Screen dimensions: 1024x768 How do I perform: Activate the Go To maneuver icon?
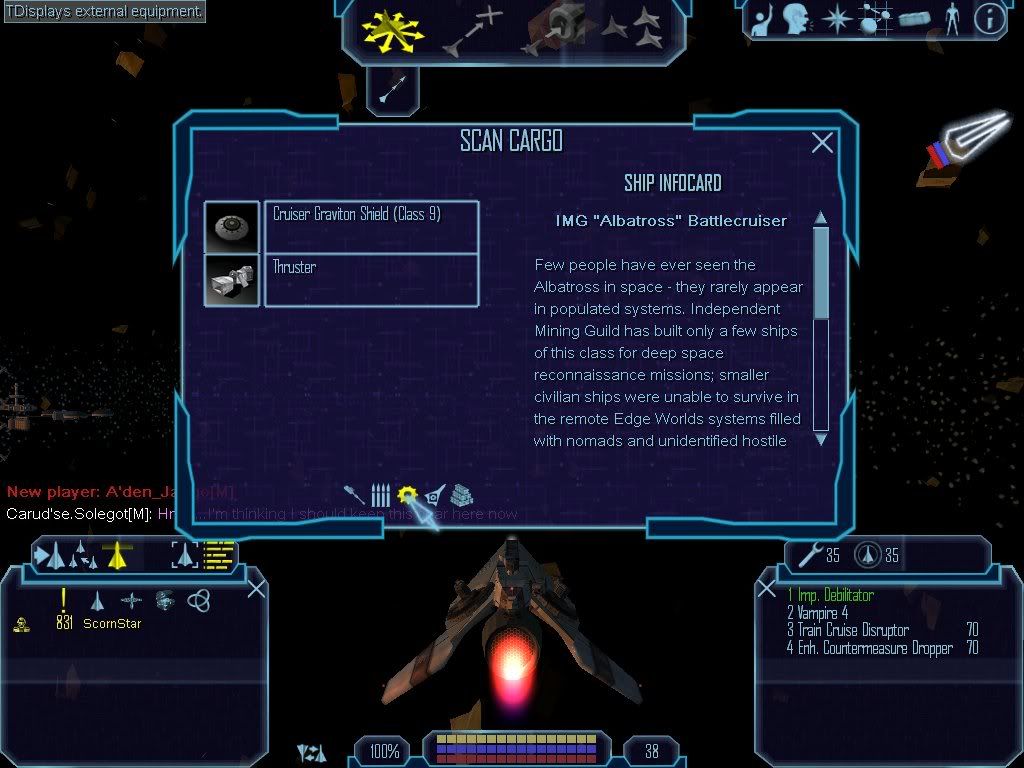[473, 32]
